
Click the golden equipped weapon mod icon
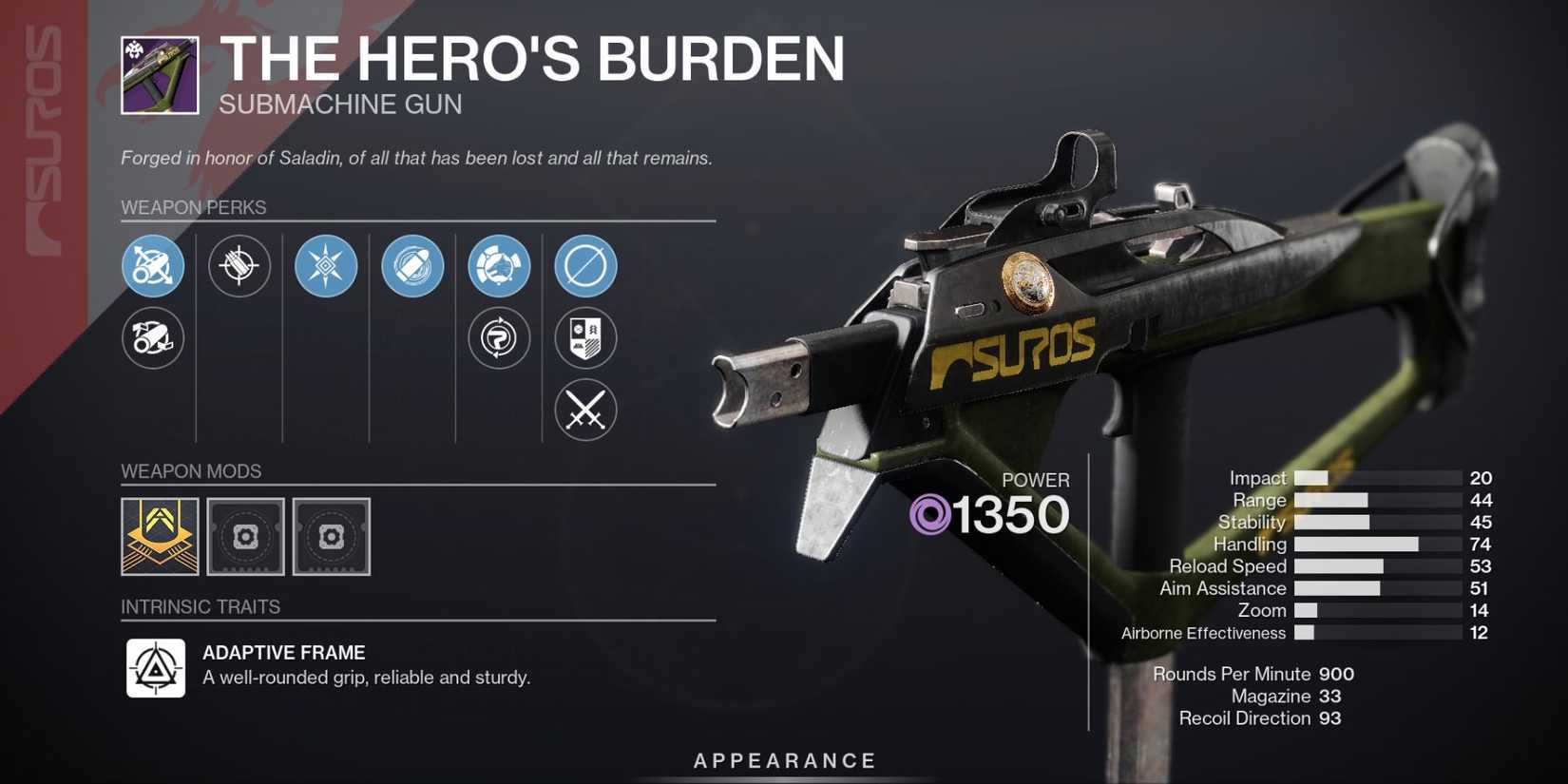pyautogui.click(x=159, y=536)
